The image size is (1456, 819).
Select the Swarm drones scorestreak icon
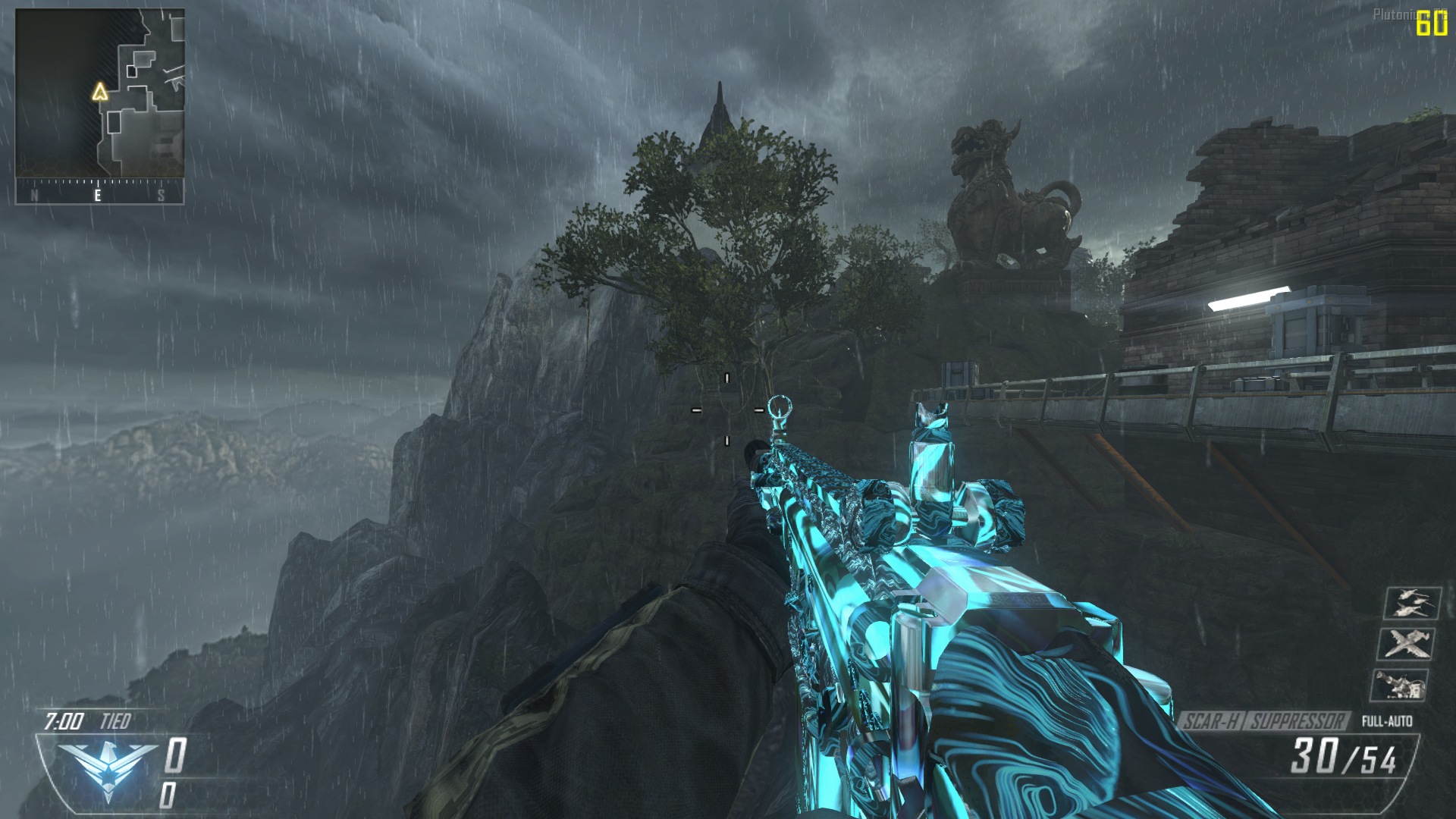coord(1412,603)
